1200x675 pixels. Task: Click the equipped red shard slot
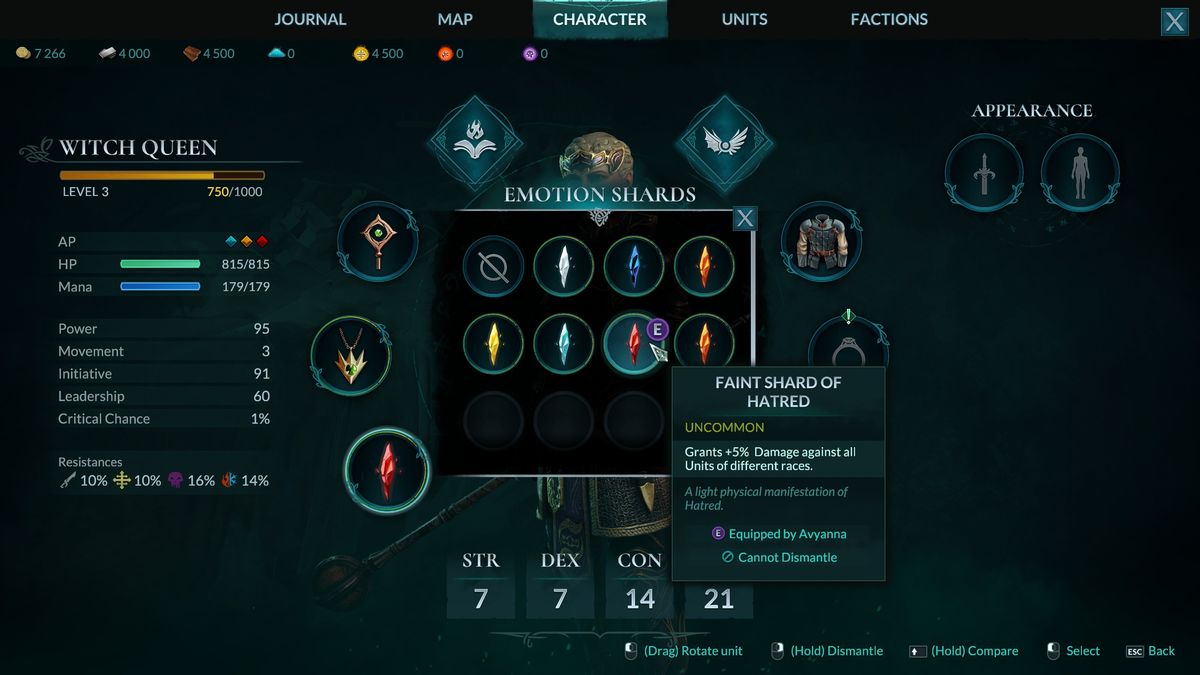point(386,469)
